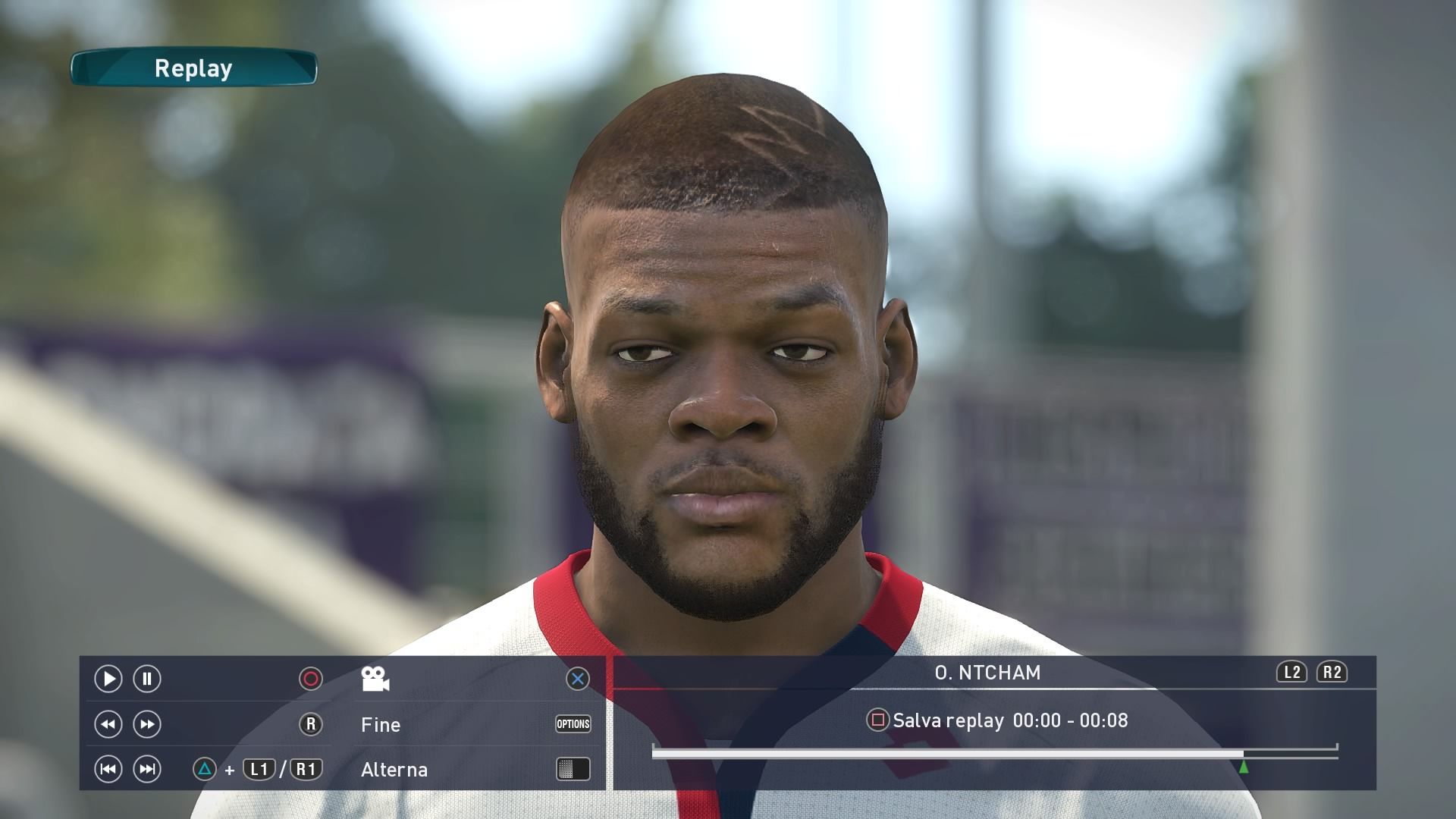This screenshot has height=819, width=1456.
Task: Click the green triangle timeline marker
Action: (x=1244, y=767)
